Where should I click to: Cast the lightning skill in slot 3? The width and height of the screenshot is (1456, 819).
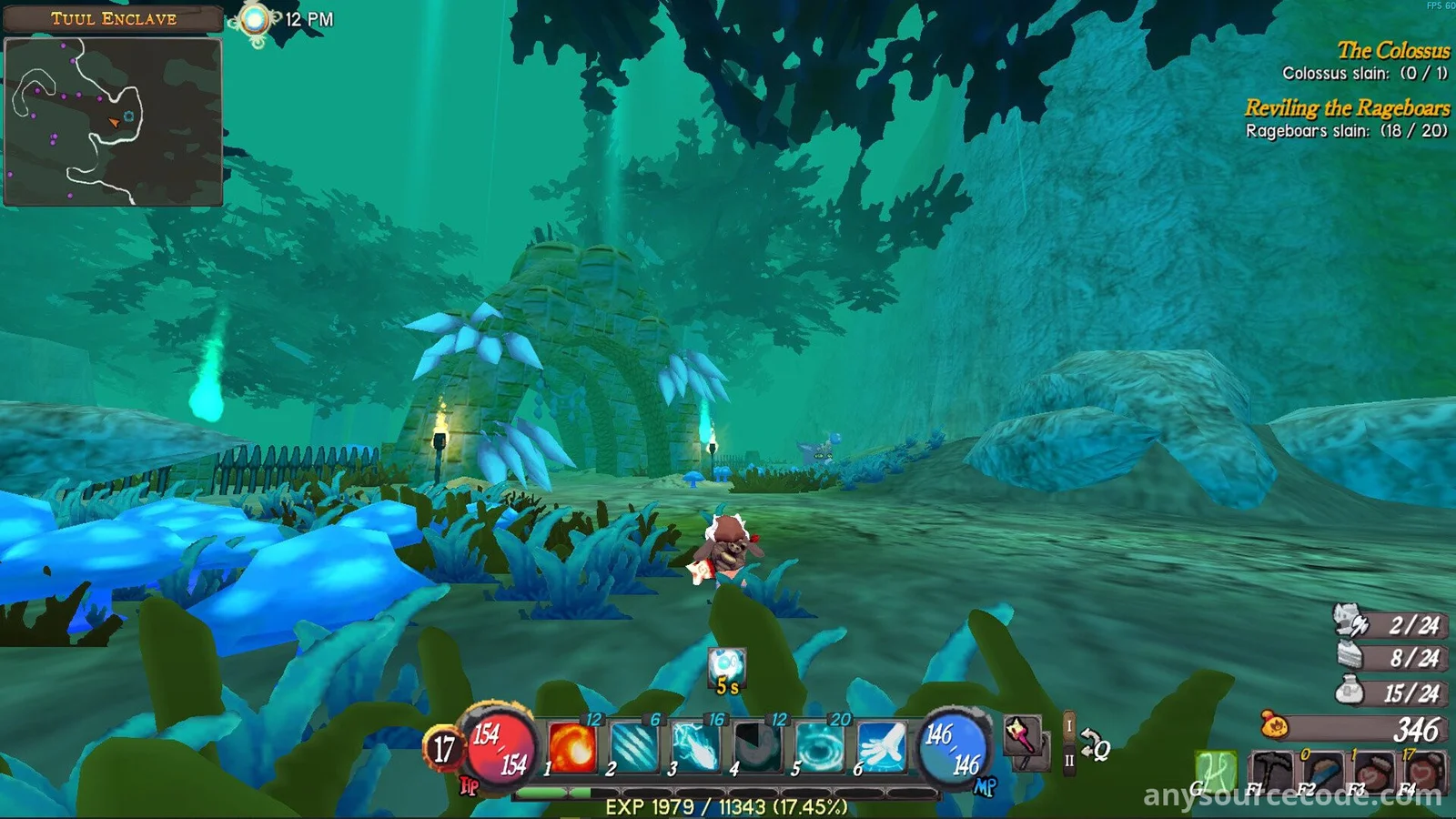pyautogui.click(x=696, y=746)
